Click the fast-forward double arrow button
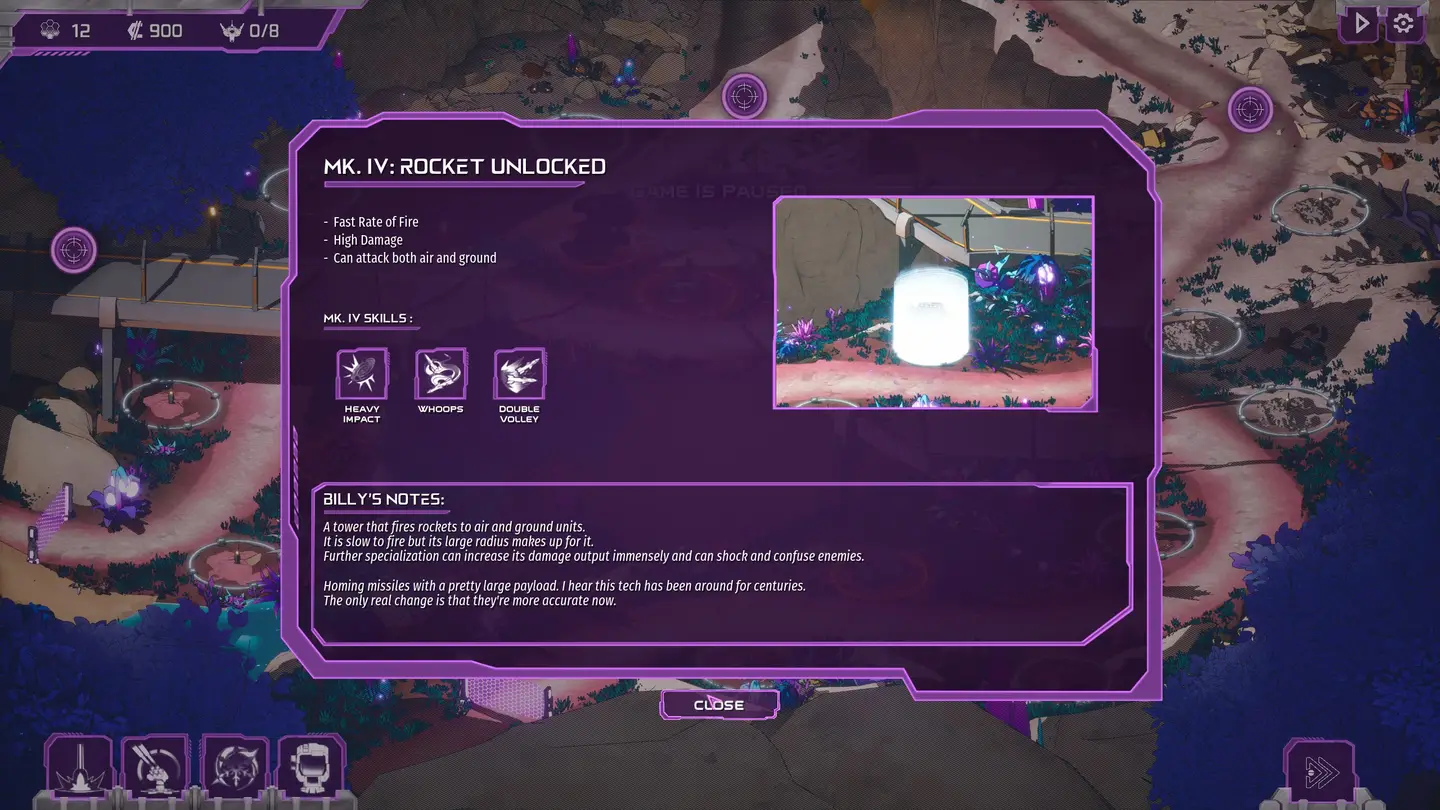This screenshot has height=810, width=1440. tap(1319, 771)
